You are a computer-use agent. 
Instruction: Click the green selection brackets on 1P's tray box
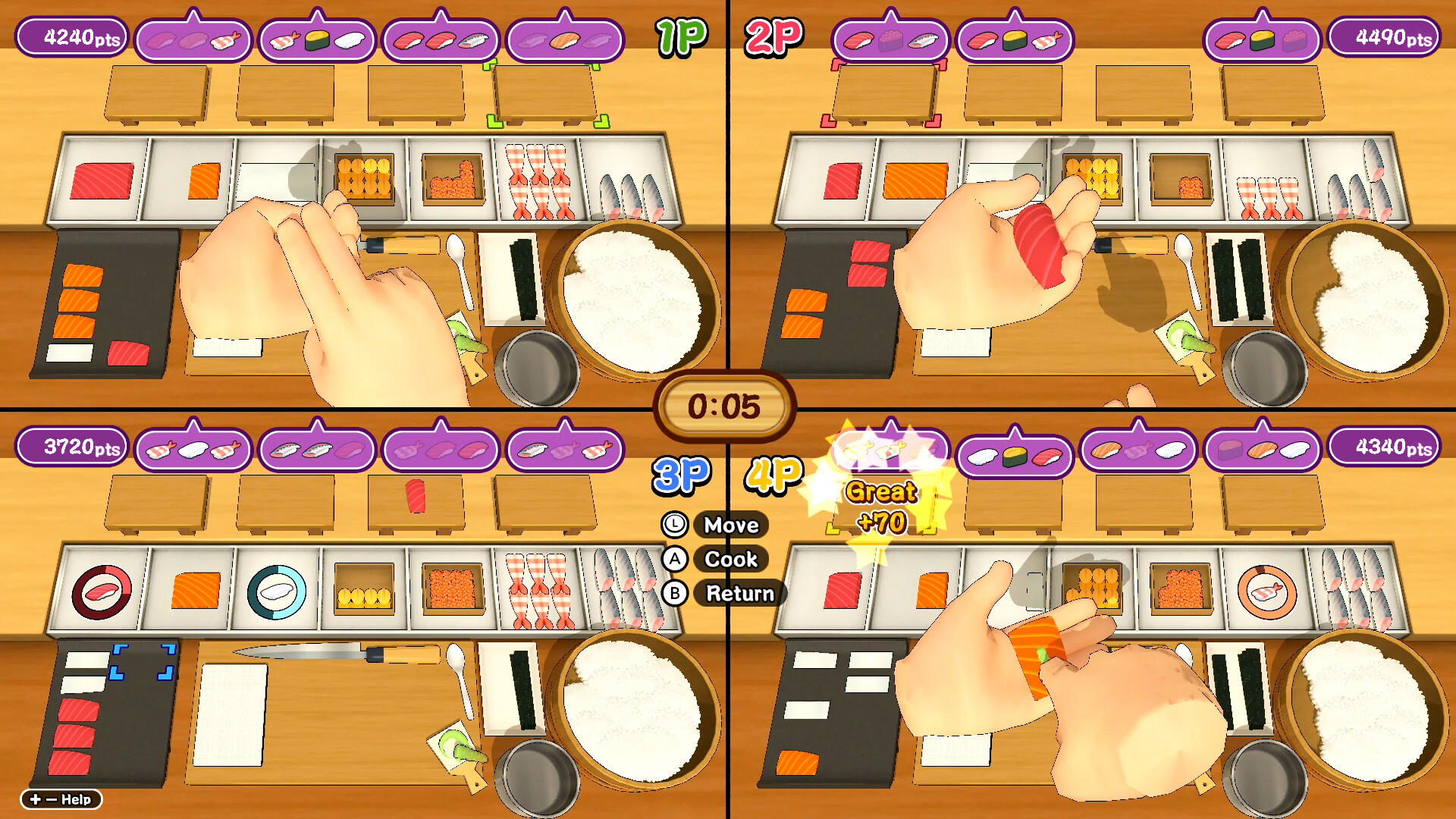tap(546, 95)
